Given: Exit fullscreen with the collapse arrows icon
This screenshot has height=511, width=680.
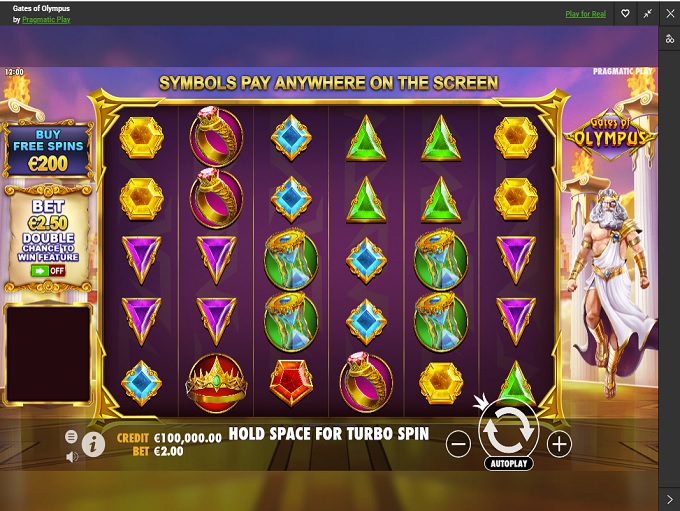Looking at the screenshot, I should click(x=648, y=14).
